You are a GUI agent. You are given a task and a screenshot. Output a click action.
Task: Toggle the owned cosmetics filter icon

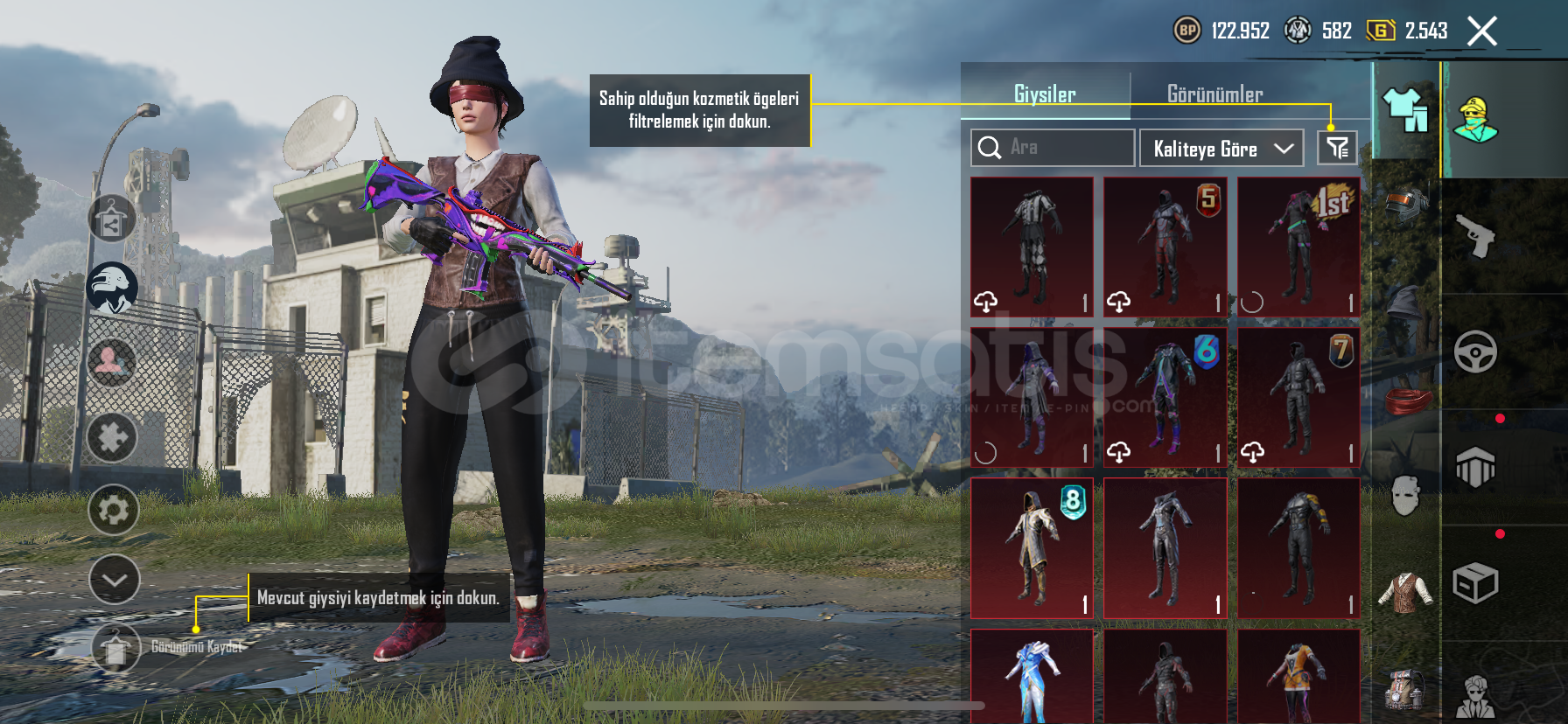[x=1337, y=148]
